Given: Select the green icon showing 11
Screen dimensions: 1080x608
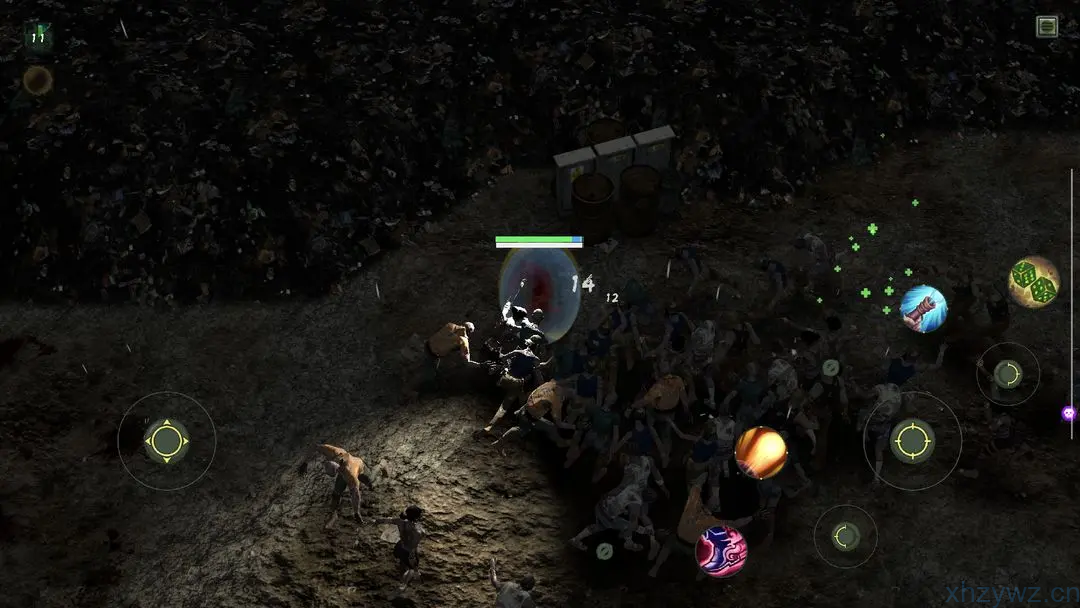Looking at the screenshot, I should pyautogui.click(x=38, y=37).
